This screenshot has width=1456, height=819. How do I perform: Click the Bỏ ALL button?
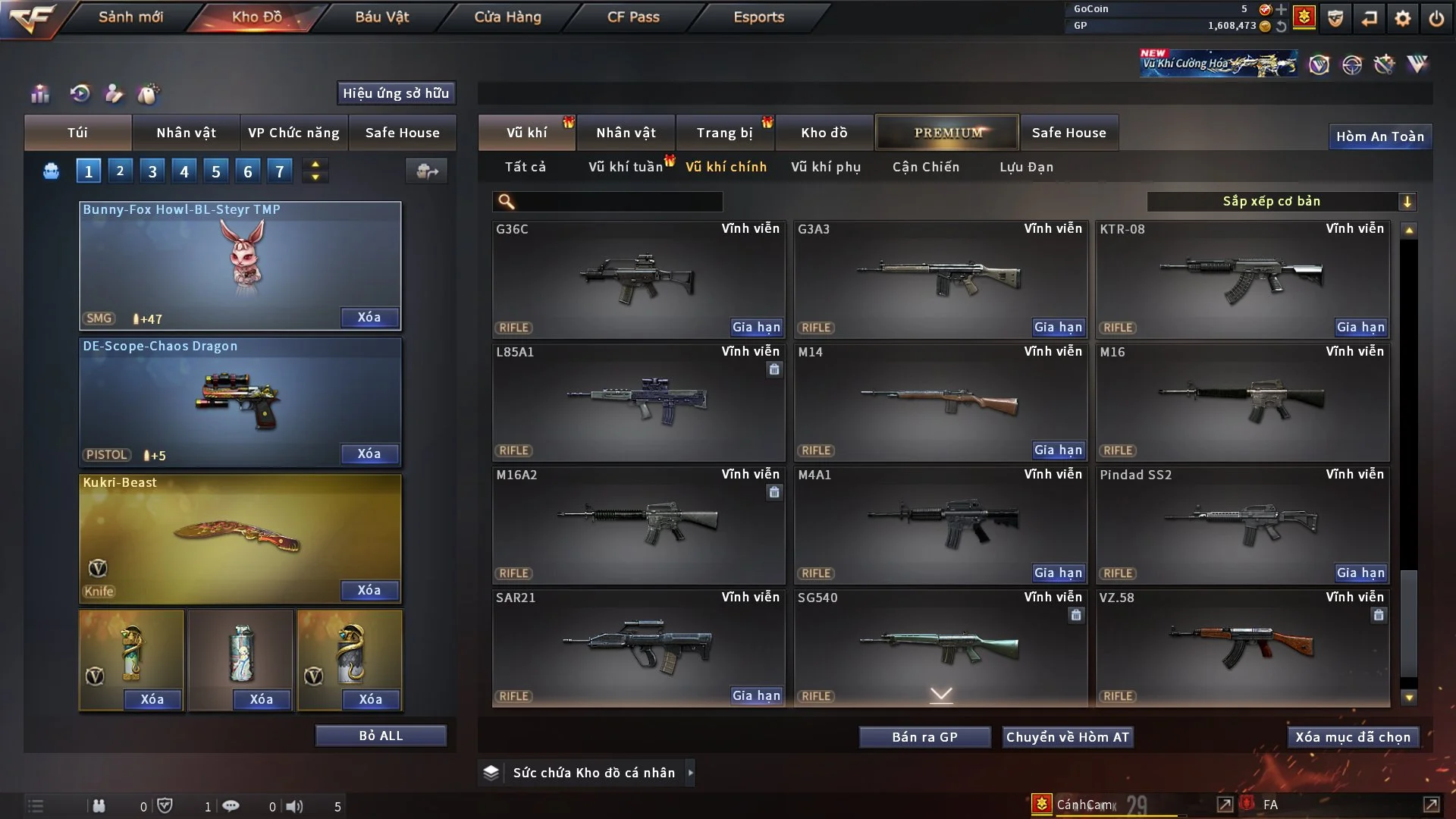pos(381,736)
